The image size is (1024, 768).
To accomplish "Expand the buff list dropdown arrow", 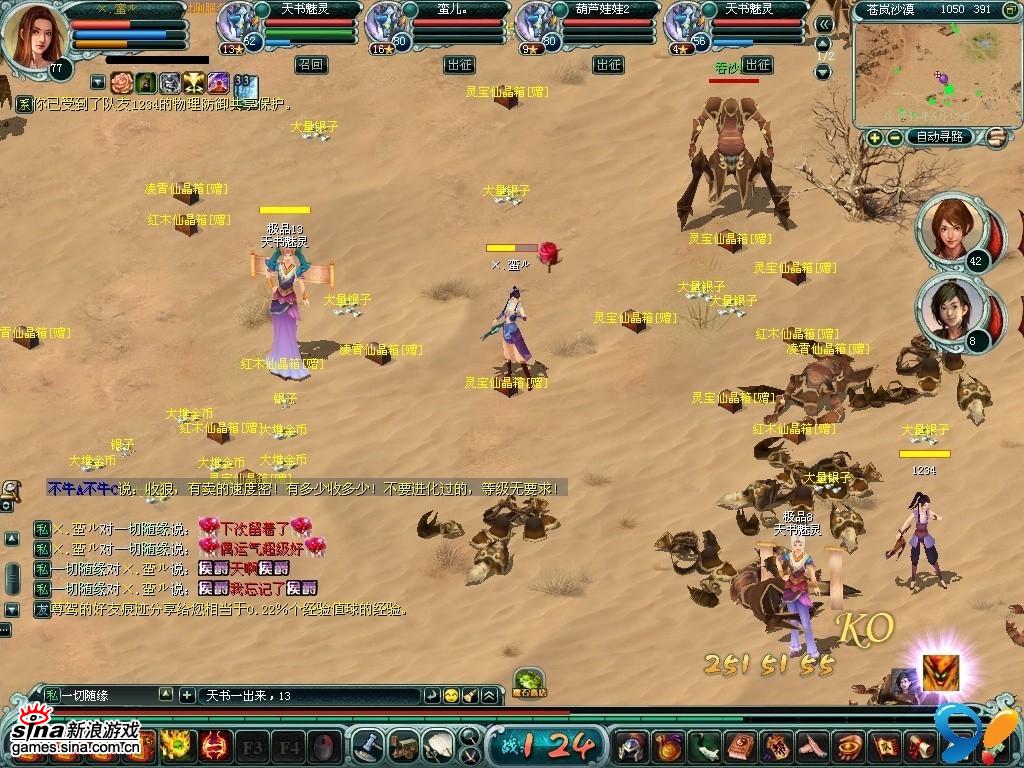I will pyautogui.click(x=97, y=82).
